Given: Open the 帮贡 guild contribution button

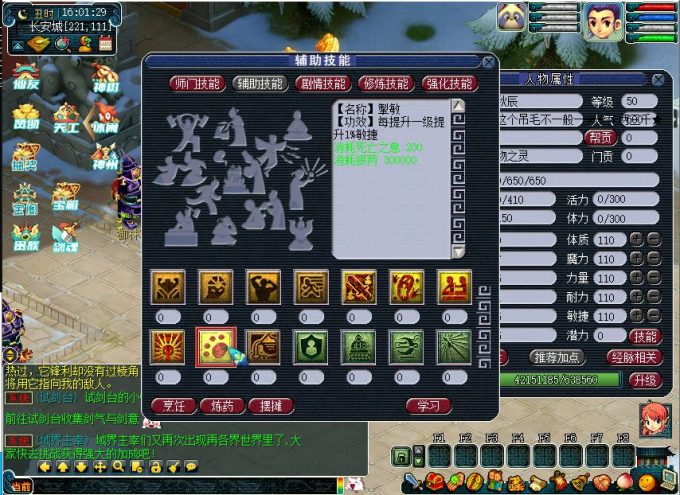Looking at the screenshot, I should [x=600, y=138].
